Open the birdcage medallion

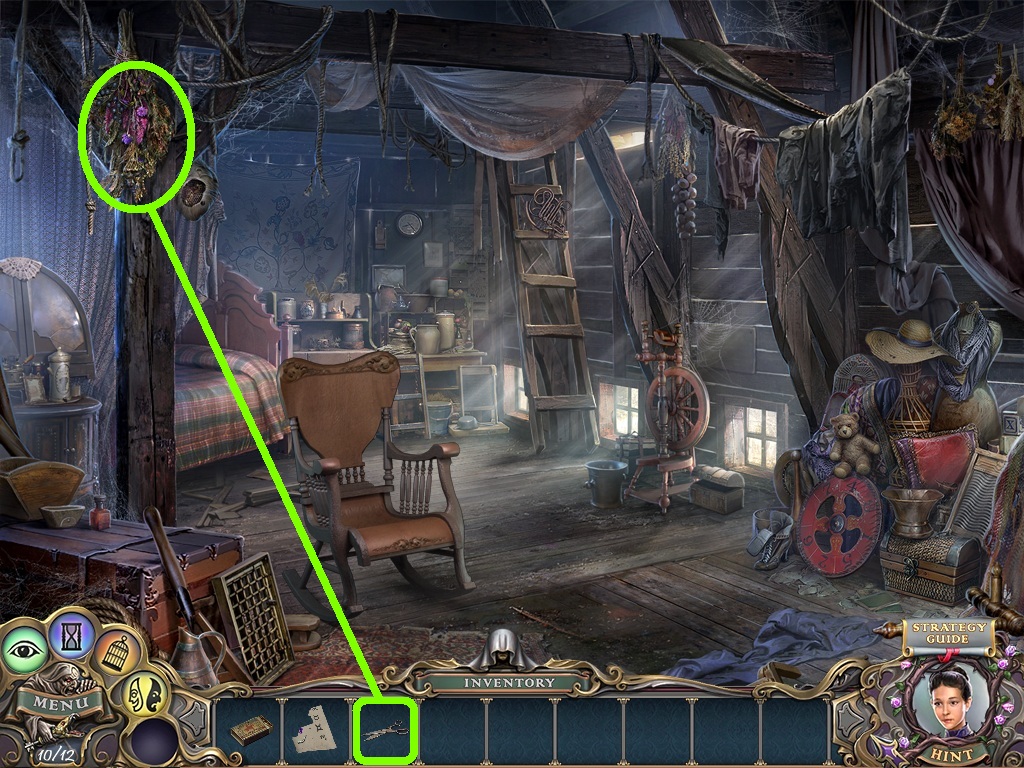tap(117, 653)
